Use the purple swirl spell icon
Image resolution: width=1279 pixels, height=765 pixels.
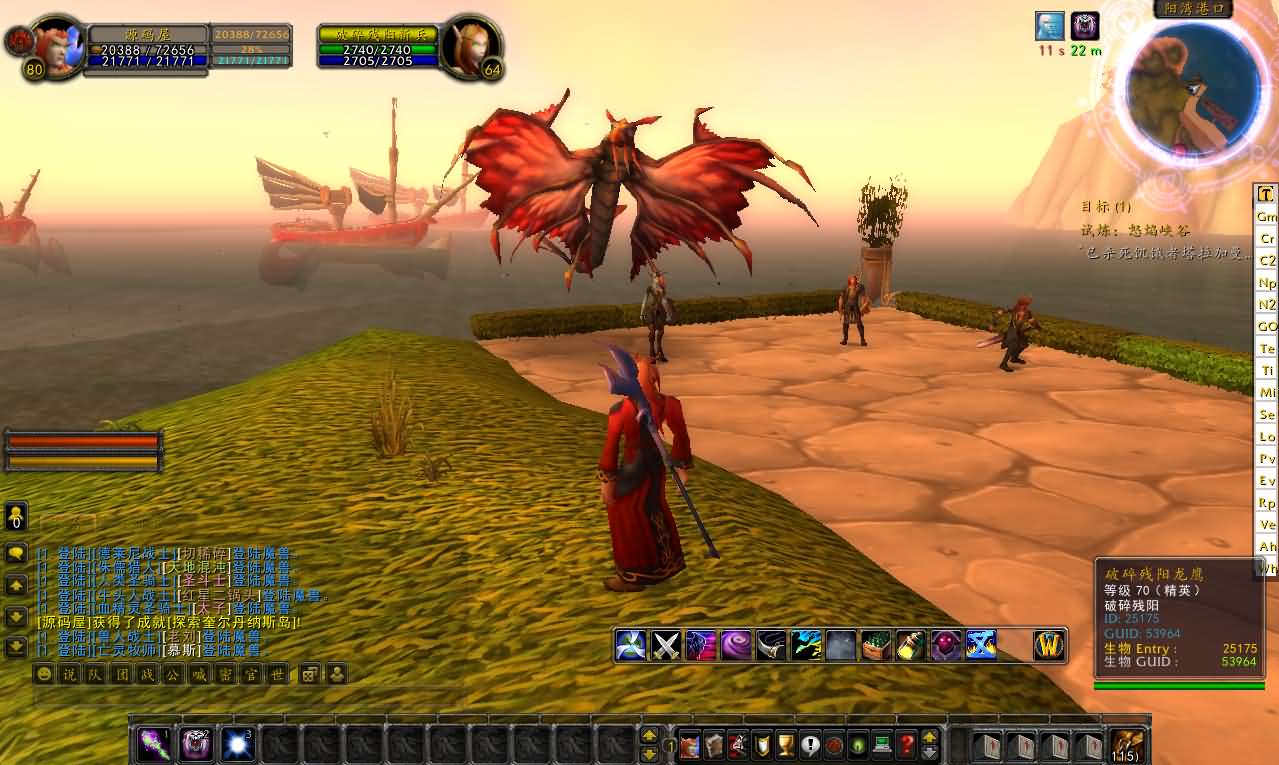click(x=736, y=645)
